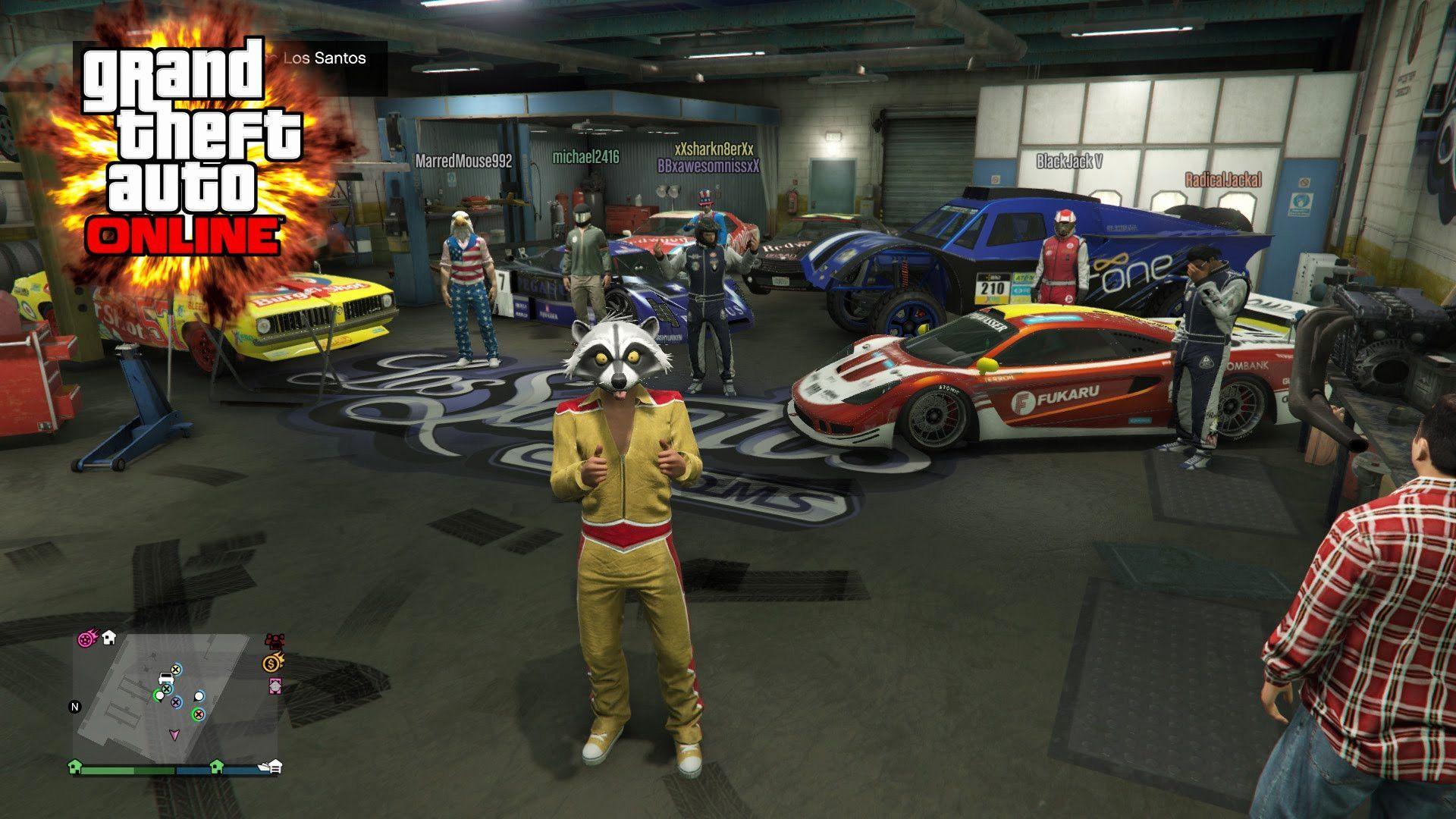Expand the minimap via the N compass marker
The height and width of the screenshot is (819, 1456).
click(74, 707)
